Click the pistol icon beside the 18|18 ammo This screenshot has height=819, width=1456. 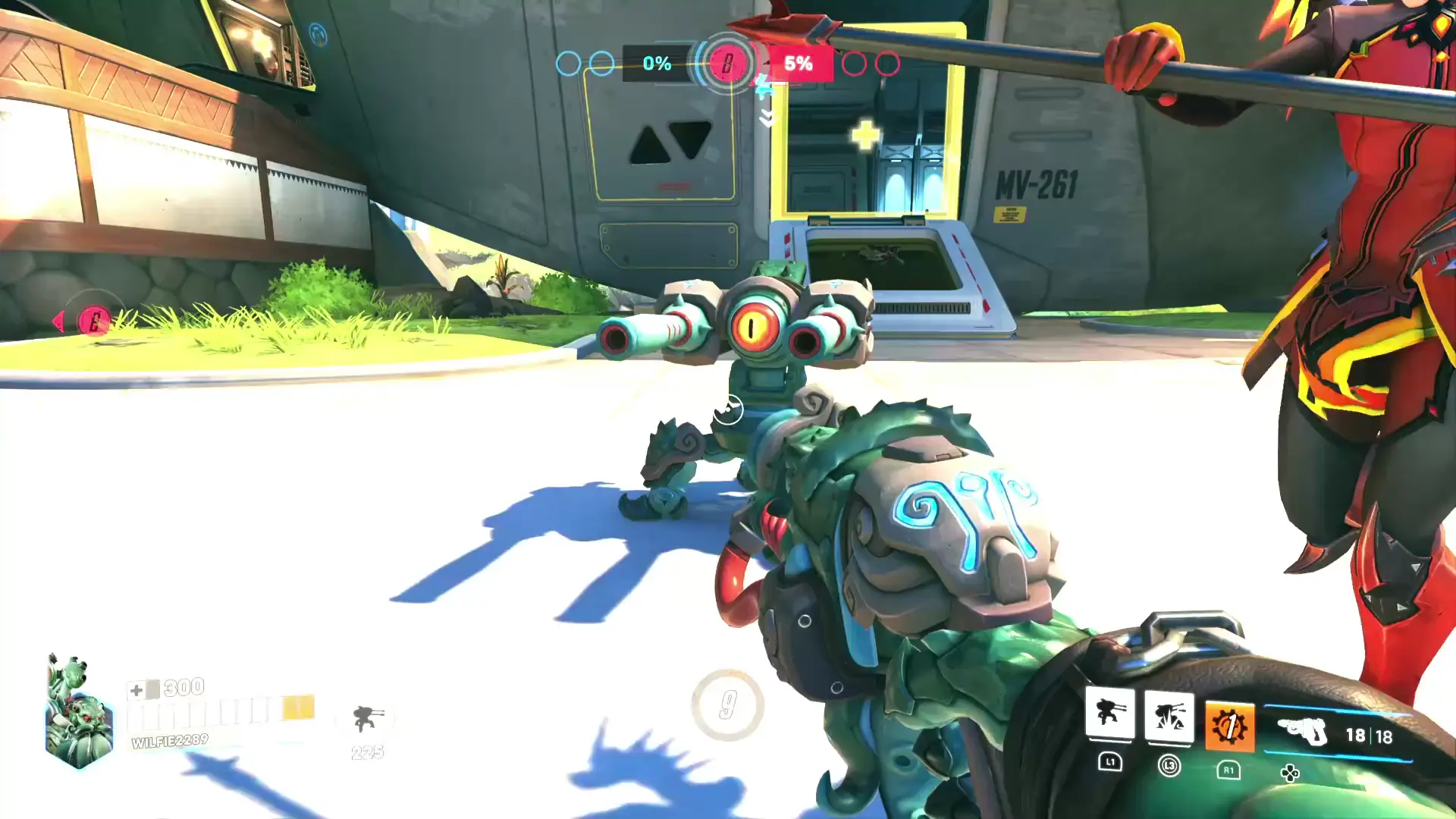[1310, 734]
